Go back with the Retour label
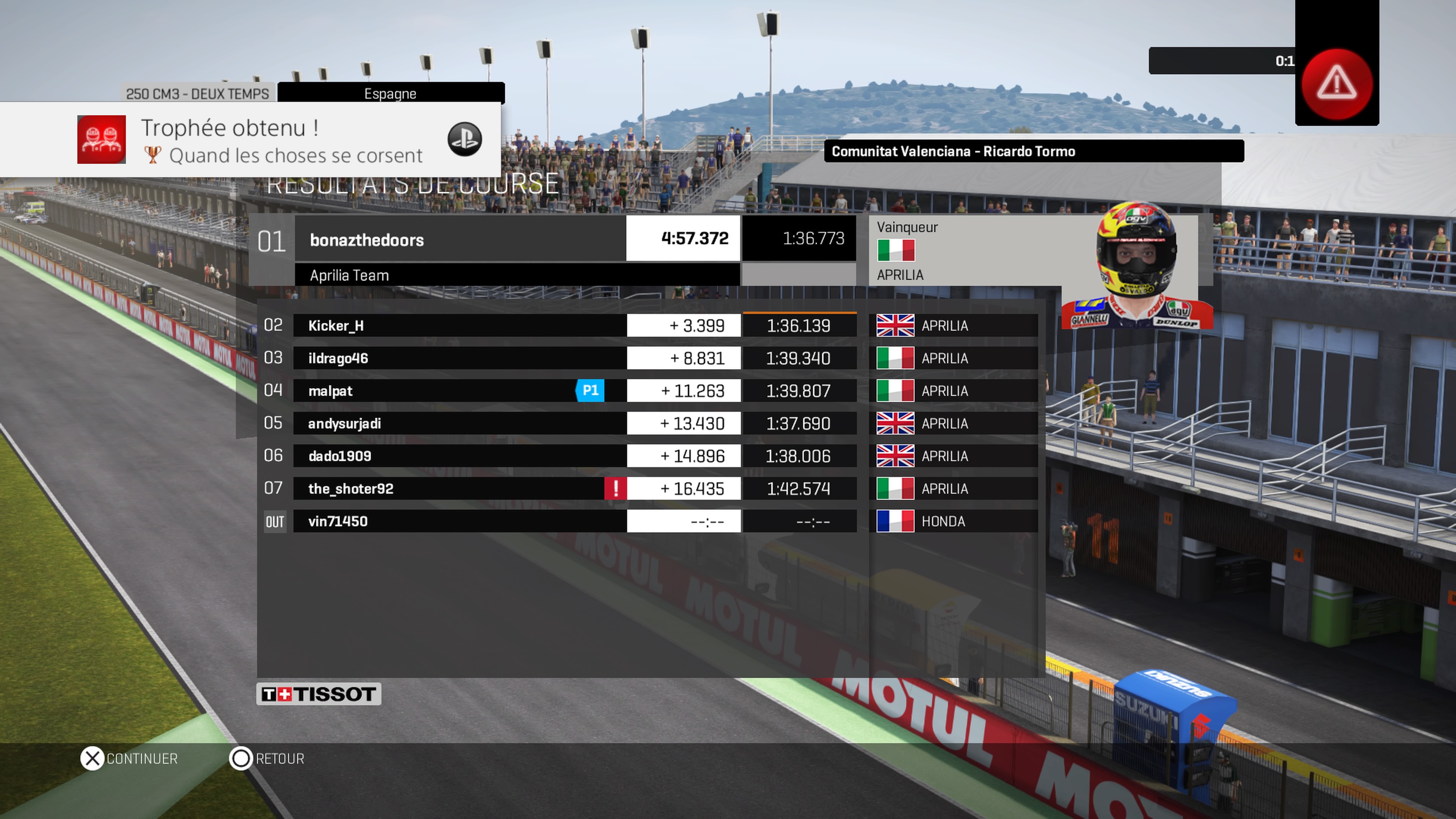 coord(280,758)
